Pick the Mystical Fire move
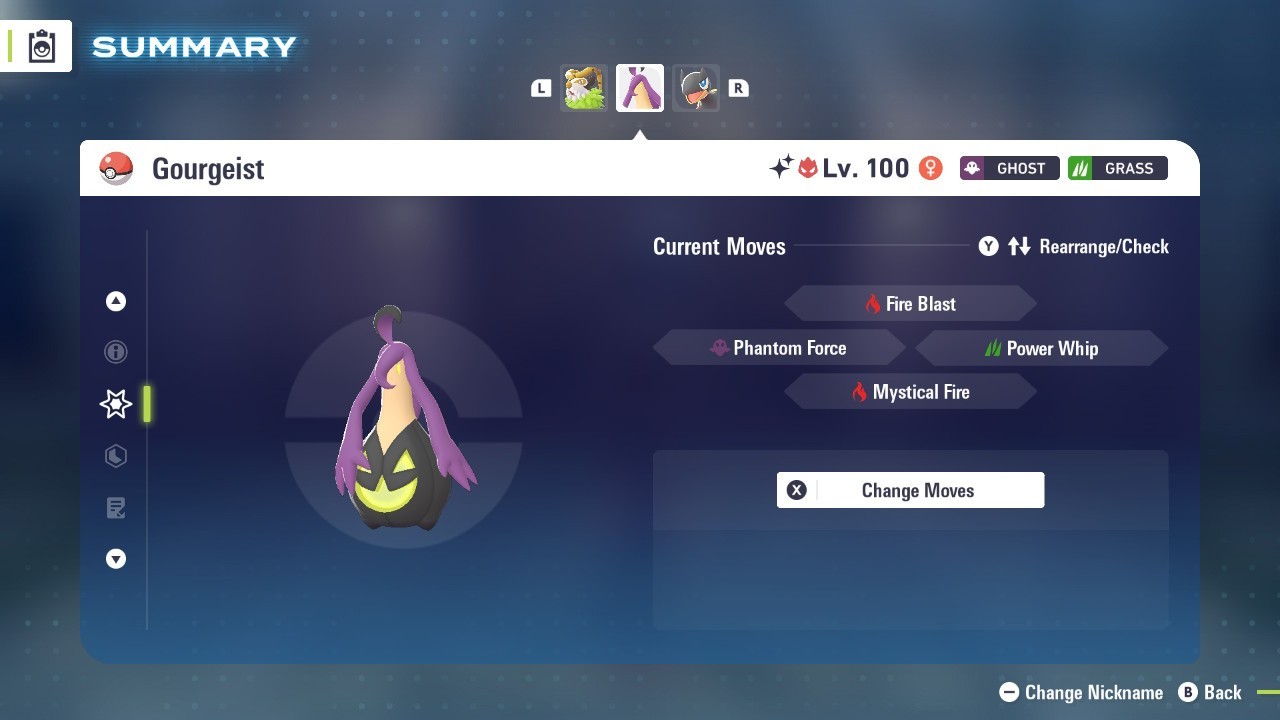The width and height of the screenshot is (1280, 720). tap(910, 392)
